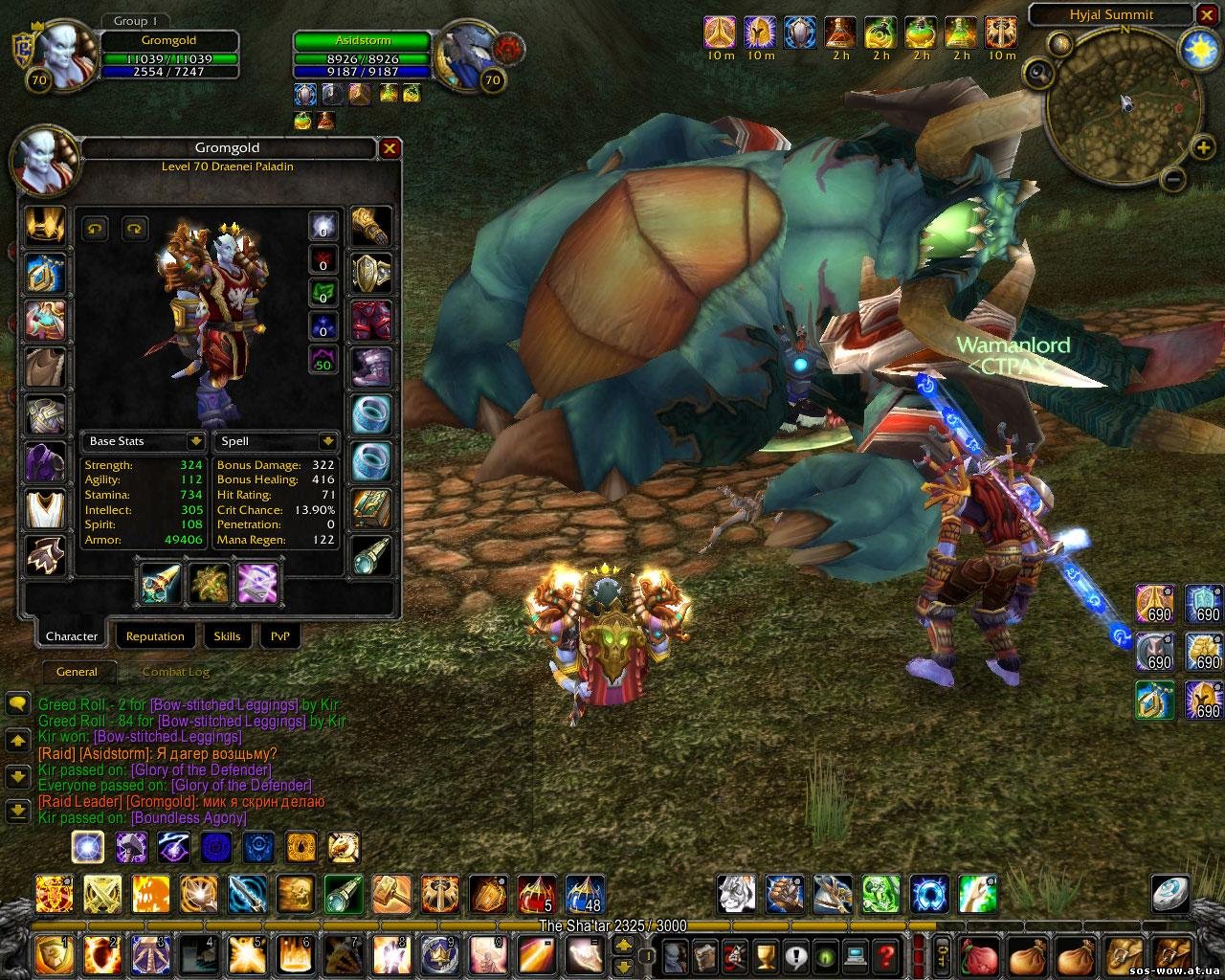The height and width of the screenshot is (980, 1225).
Task: Rotate character model left
Action: click(96, 228)
